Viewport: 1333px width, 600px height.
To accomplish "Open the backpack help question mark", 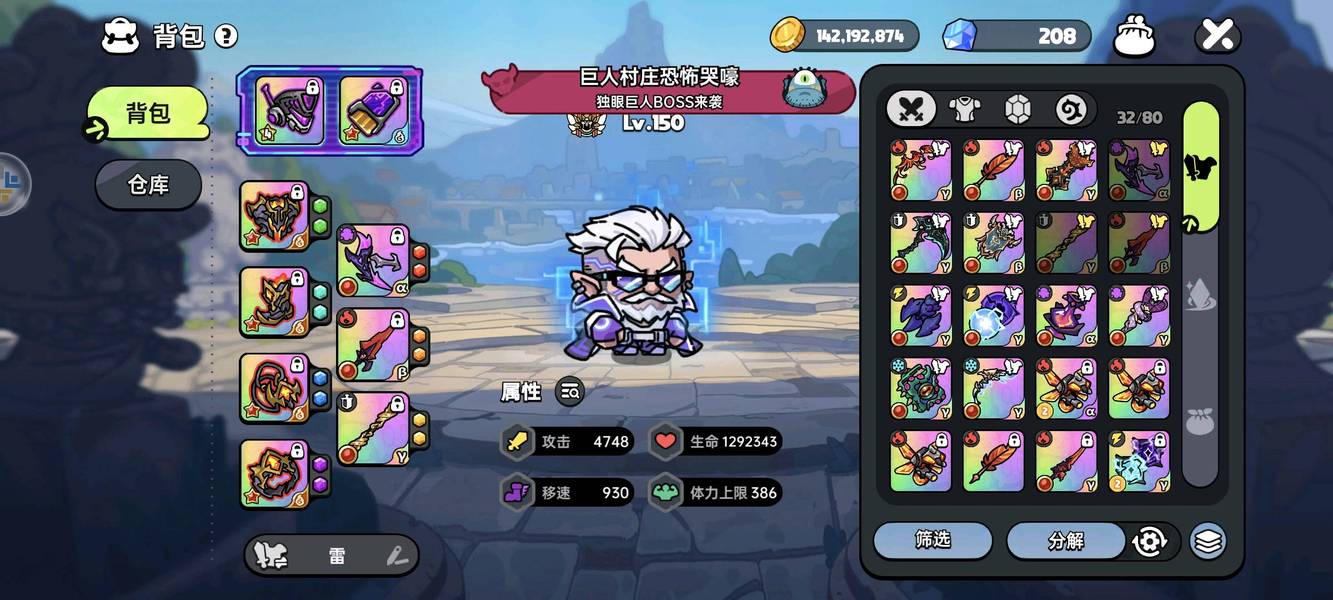I will point(226,37).
